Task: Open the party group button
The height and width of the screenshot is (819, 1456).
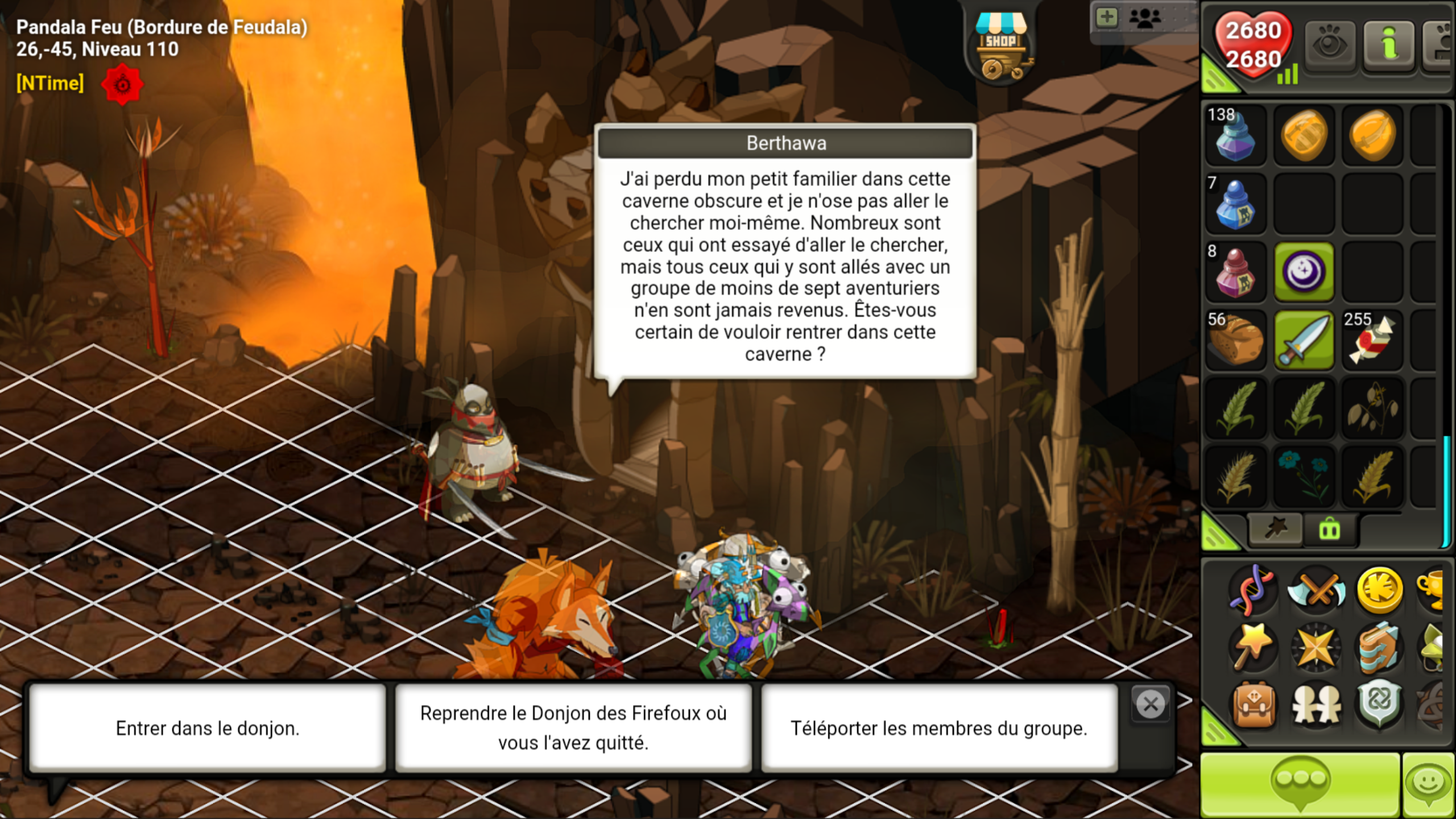Action: 1144,19
